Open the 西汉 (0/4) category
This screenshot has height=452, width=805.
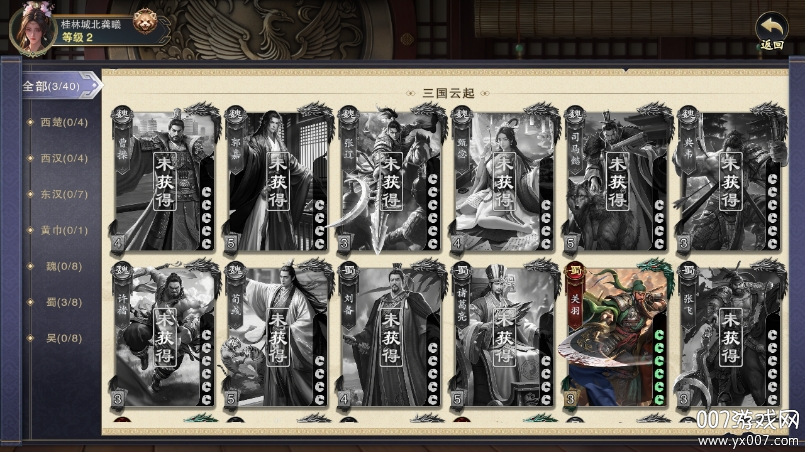64,158
